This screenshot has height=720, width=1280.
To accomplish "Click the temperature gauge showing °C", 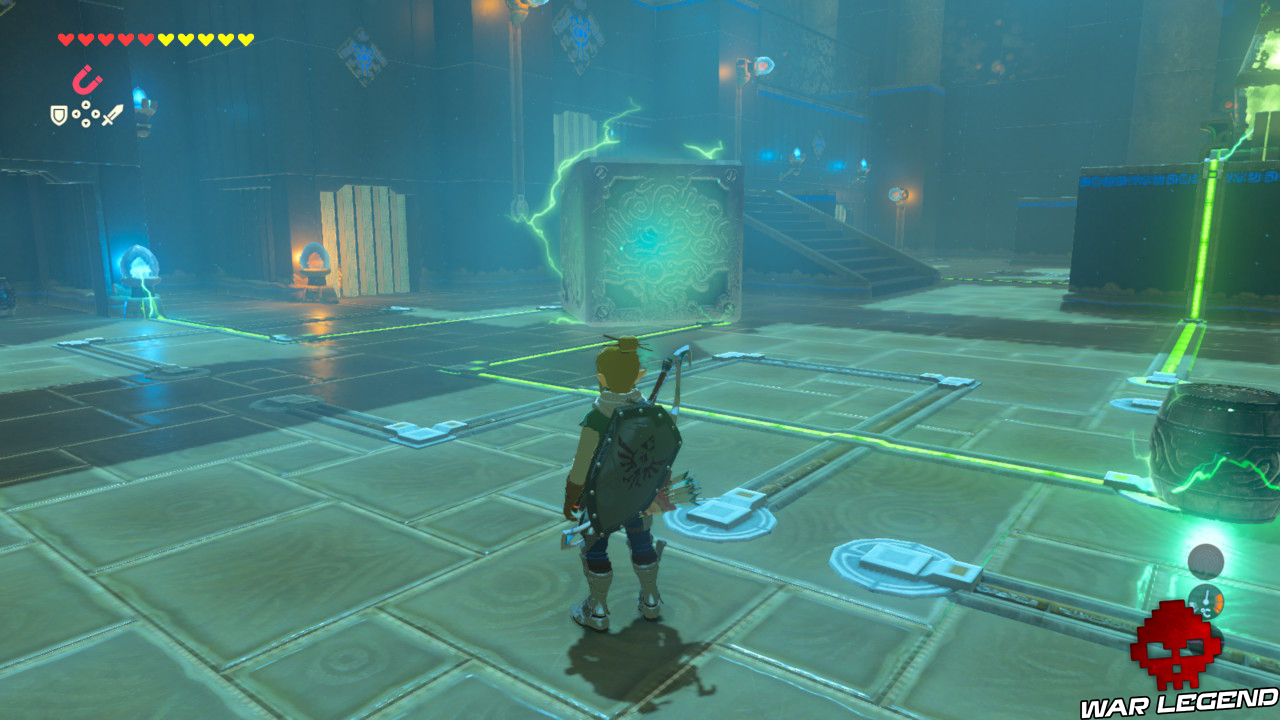I will click(1207, 600).
